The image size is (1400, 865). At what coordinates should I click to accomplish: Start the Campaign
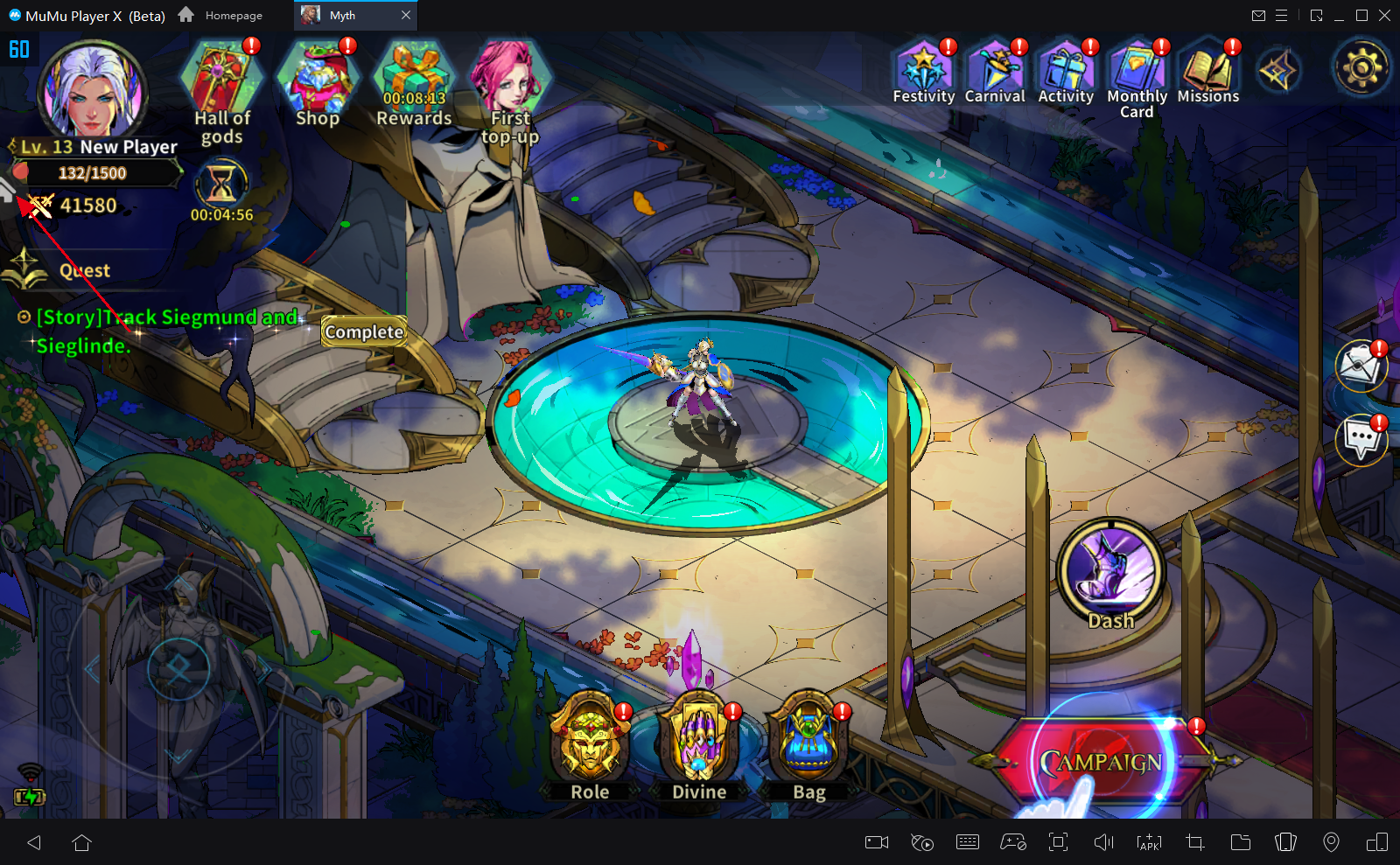[1101, 762]
